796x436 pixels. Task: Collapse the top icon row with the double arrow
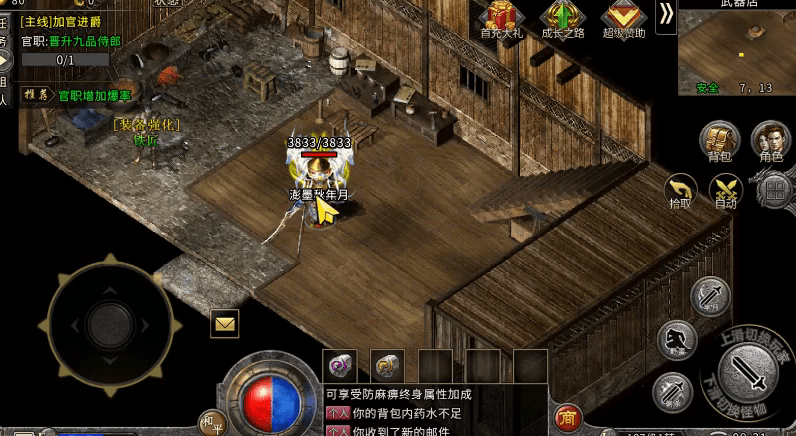tap(666, 13)
